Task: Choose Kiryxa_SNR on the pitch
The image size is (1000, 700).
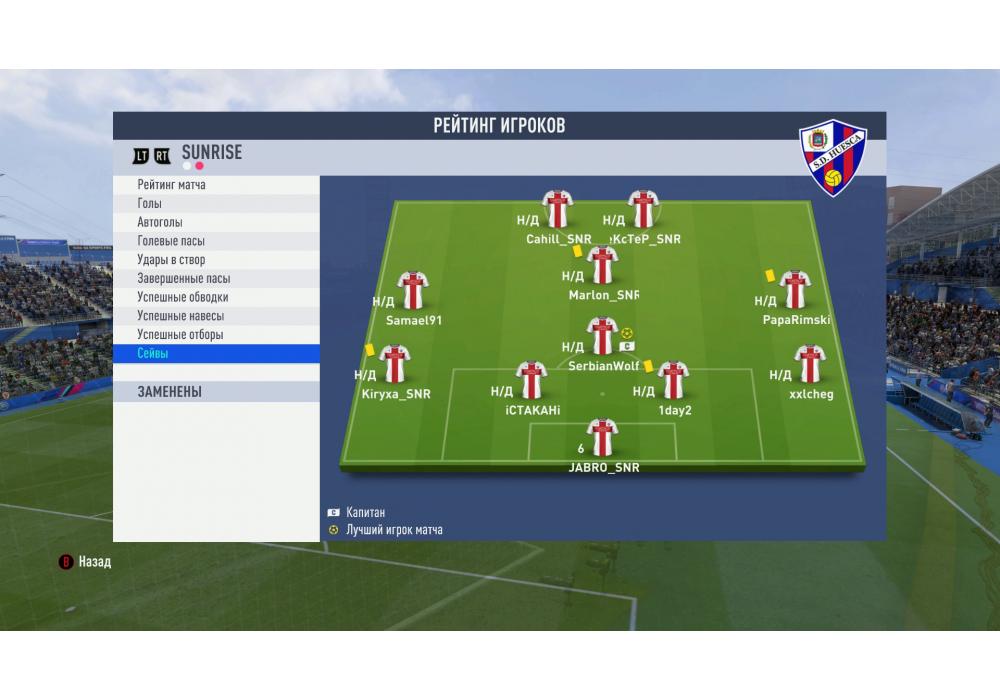Action: (395, 364)
